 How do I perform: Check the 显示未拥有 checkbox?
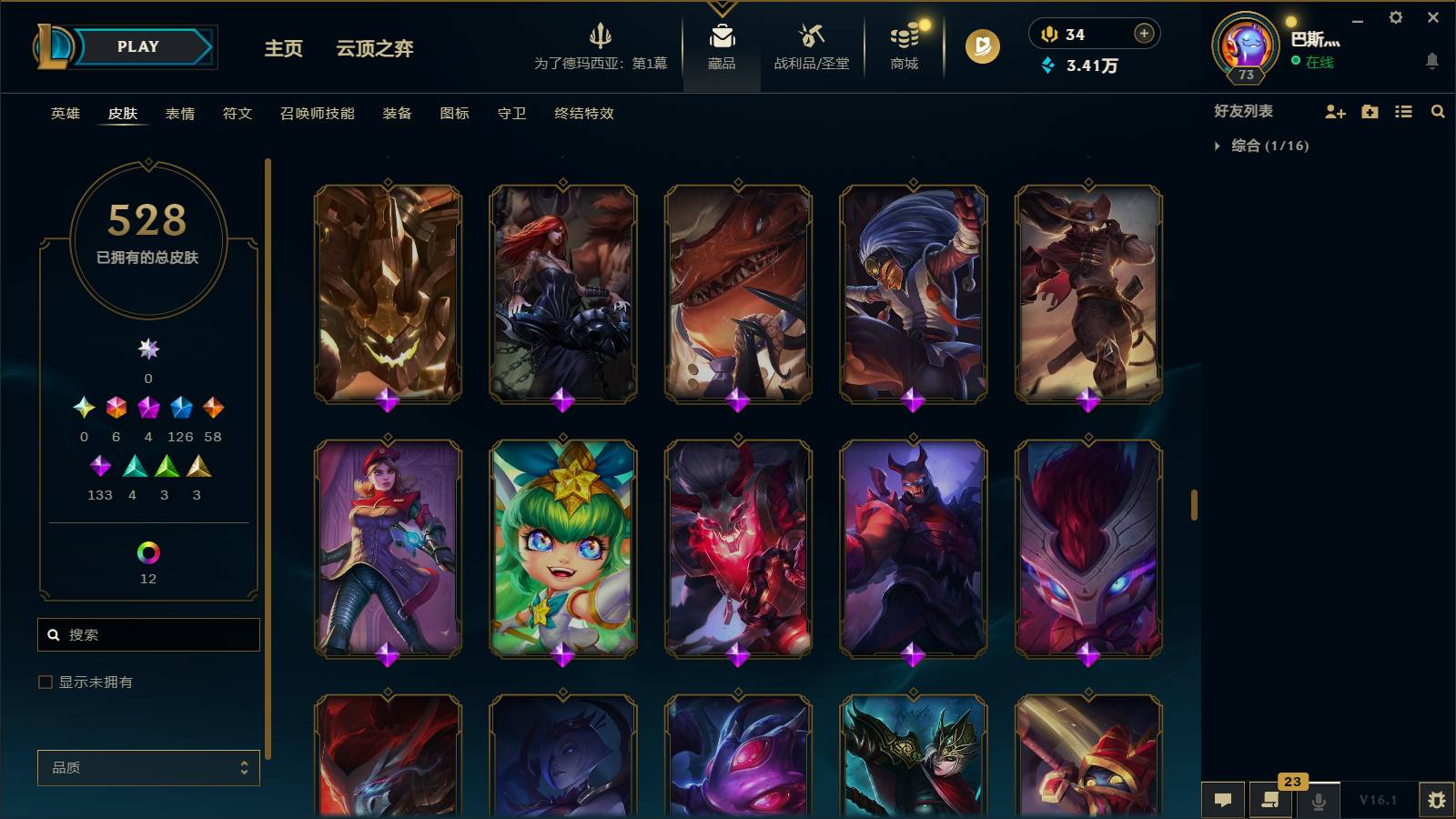coord(44,681)
